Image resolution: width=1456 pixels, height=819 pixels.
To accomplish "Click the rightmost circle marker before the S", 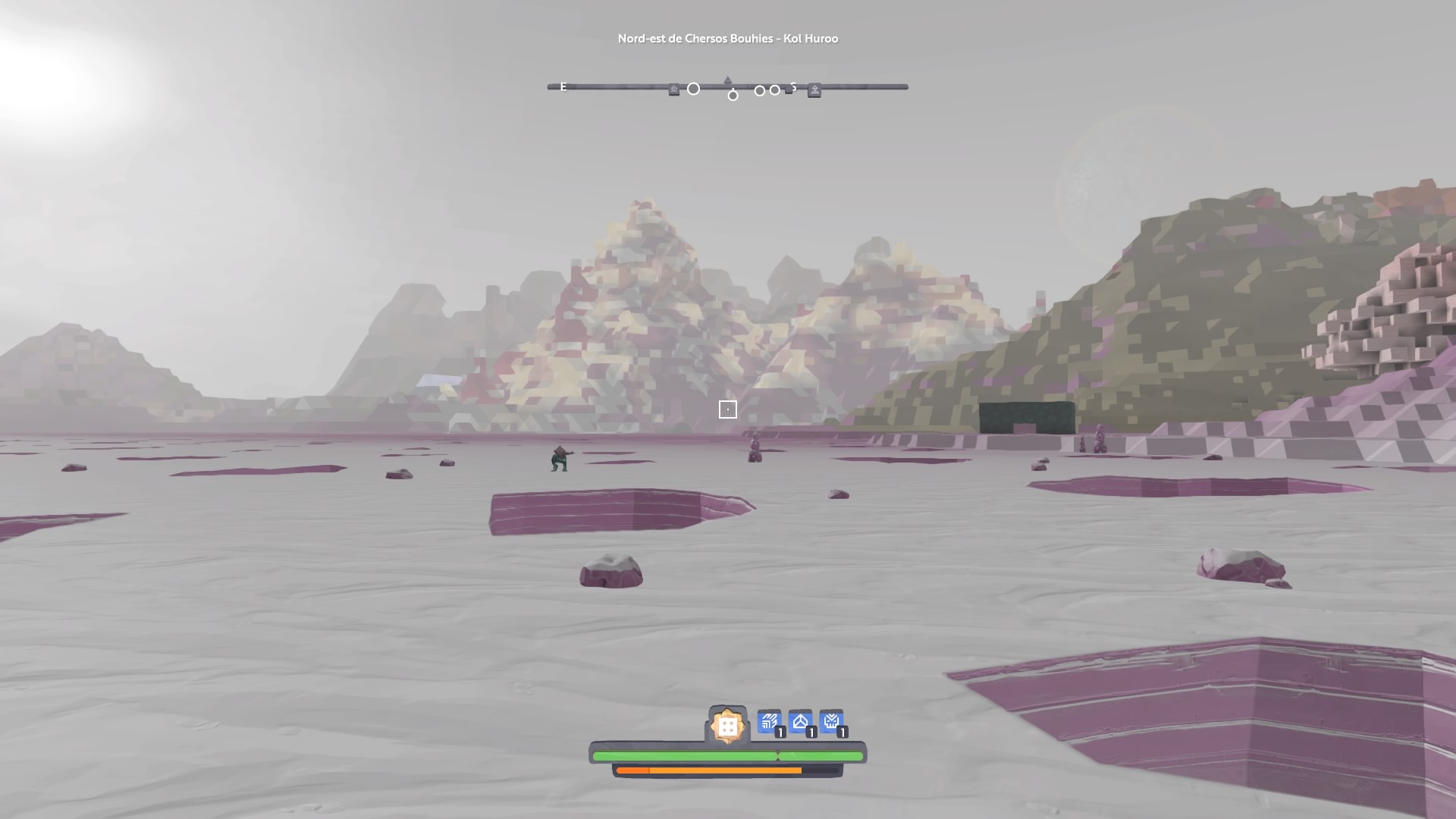I will pos(774,89).
